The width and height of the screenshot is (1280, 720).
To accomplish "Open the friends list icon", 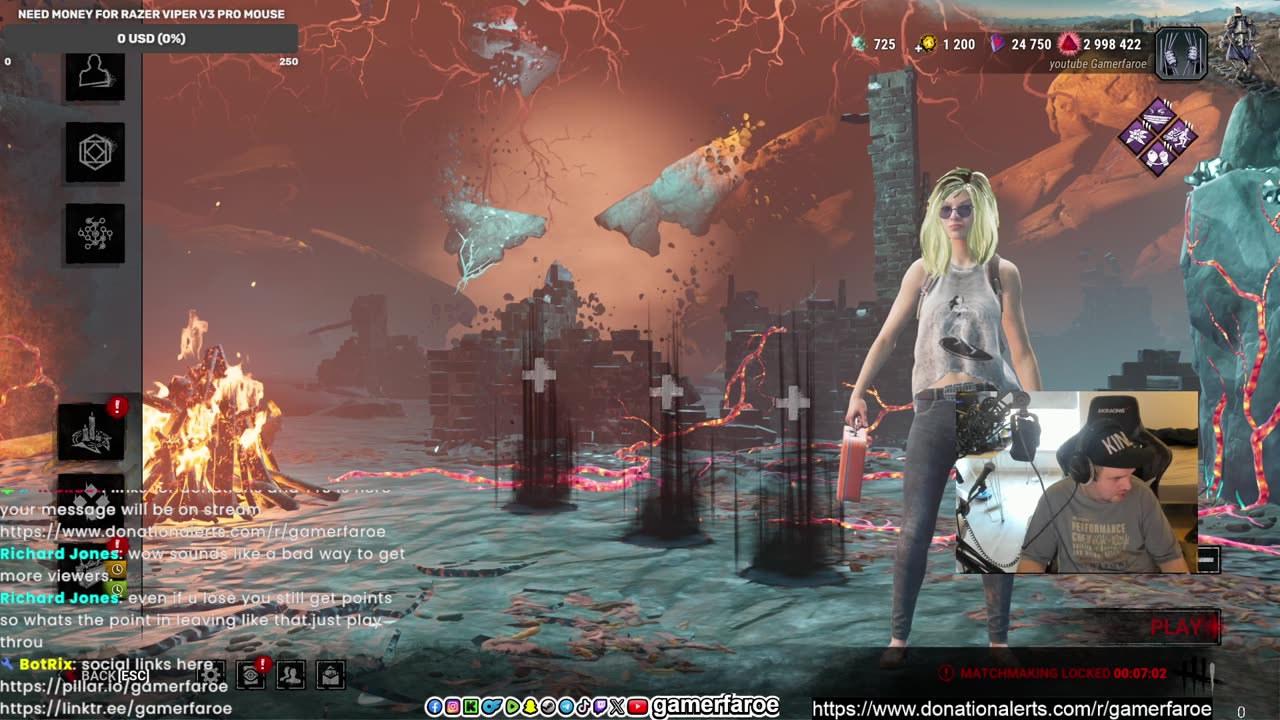I will point(290,675).
